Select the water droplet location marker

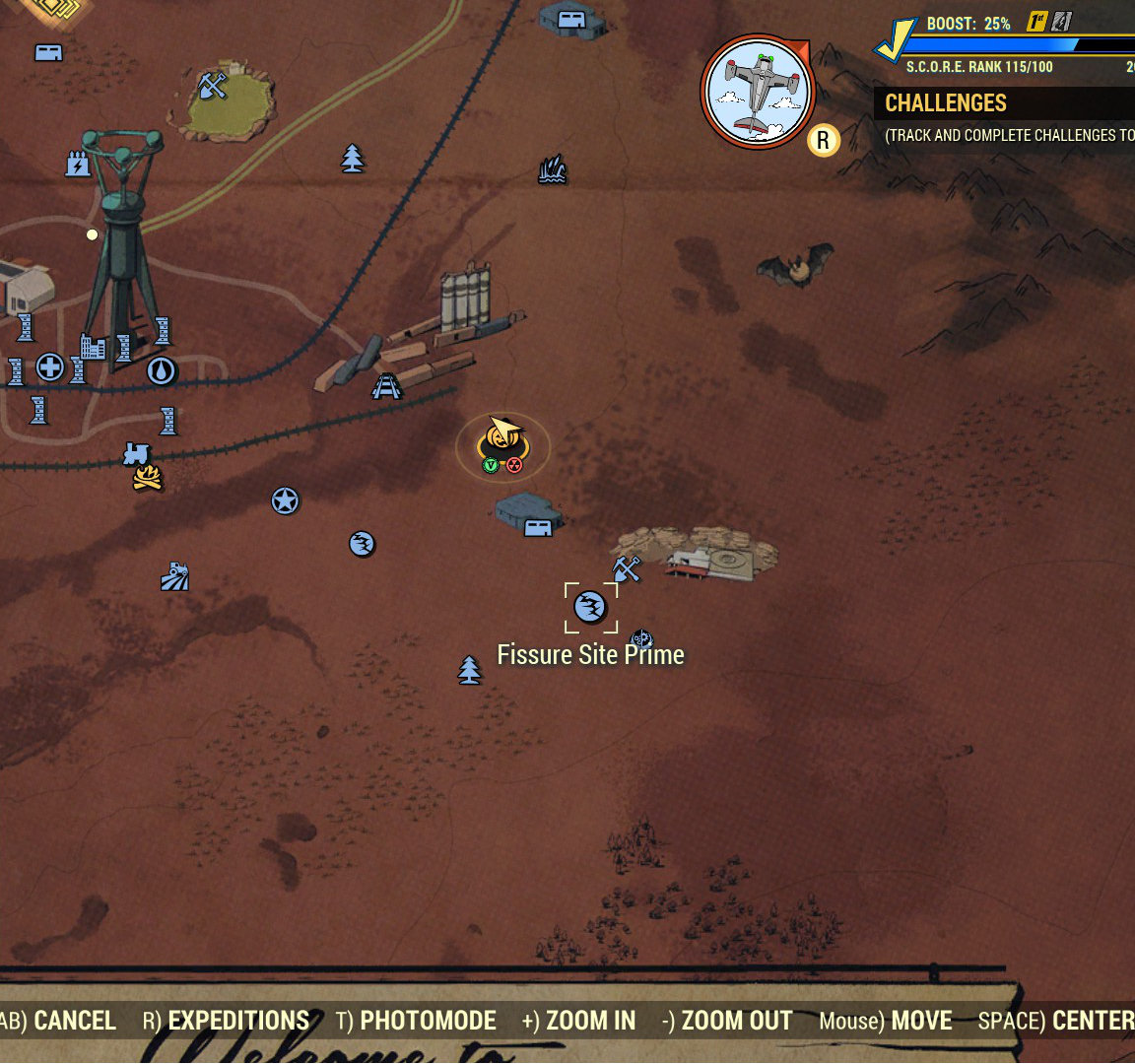pyautogui.click(x=162, y=371)
